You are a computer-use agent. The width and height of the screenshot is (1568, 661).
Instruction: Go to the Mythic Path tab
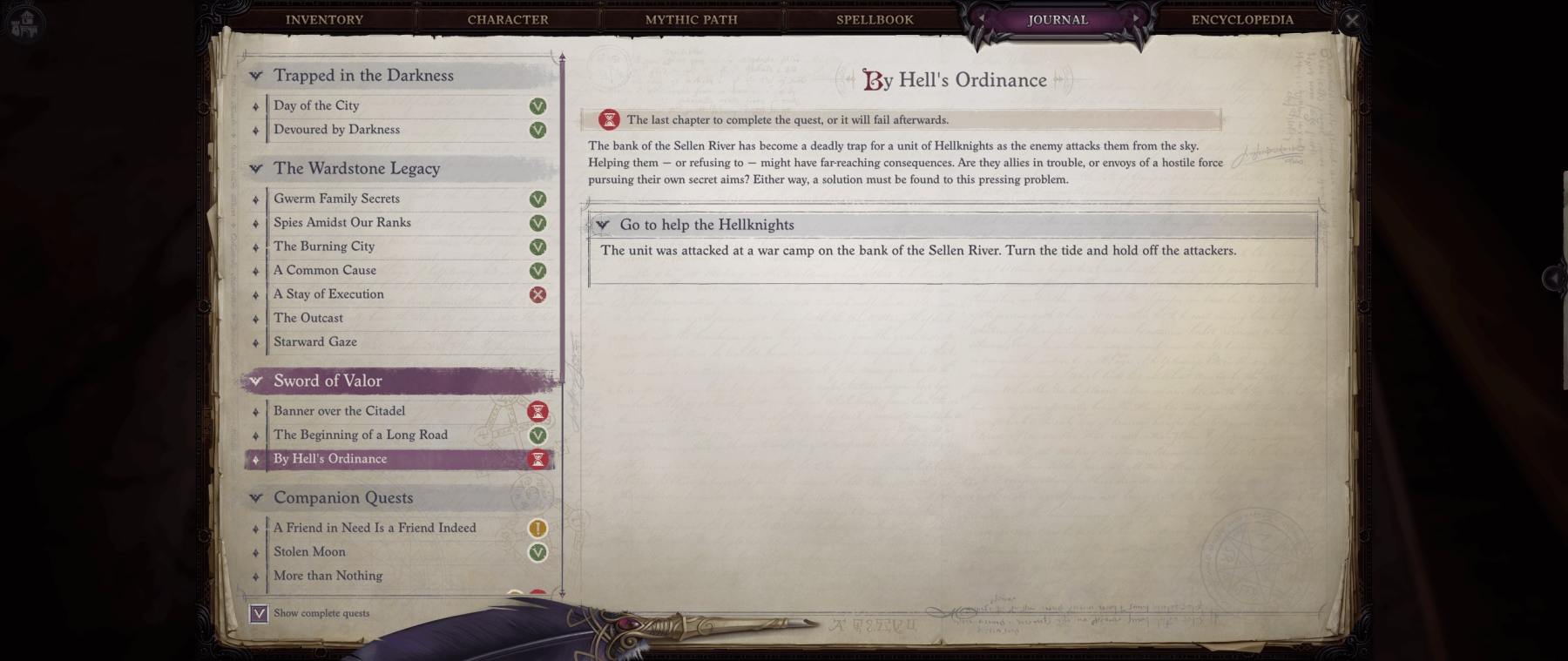(x=691, y=19)
